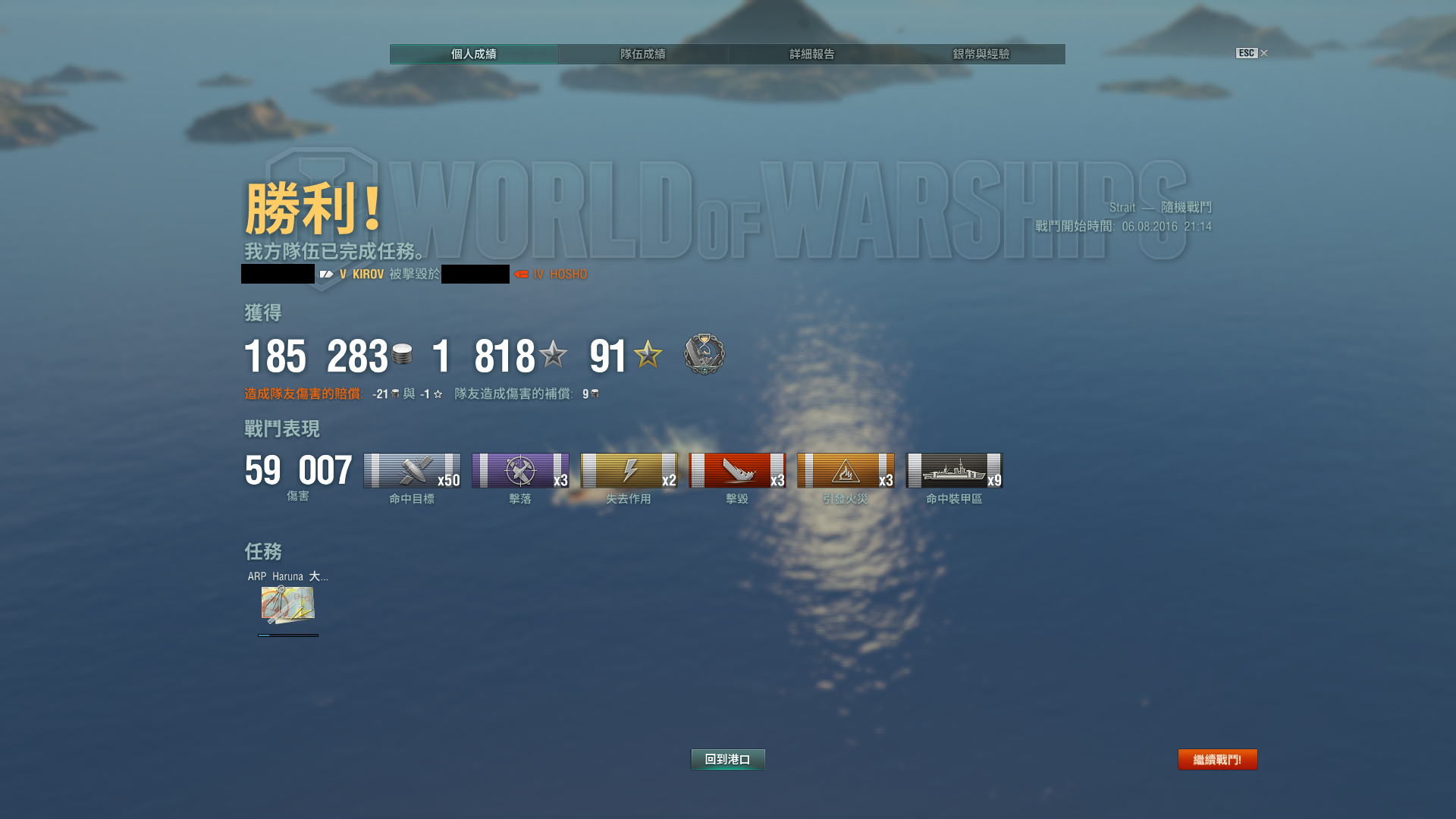Click the red 擊毀 destroyed ribbon
Image resolution: width=1456 pixels, height=819 pixels.
(737, 471)
